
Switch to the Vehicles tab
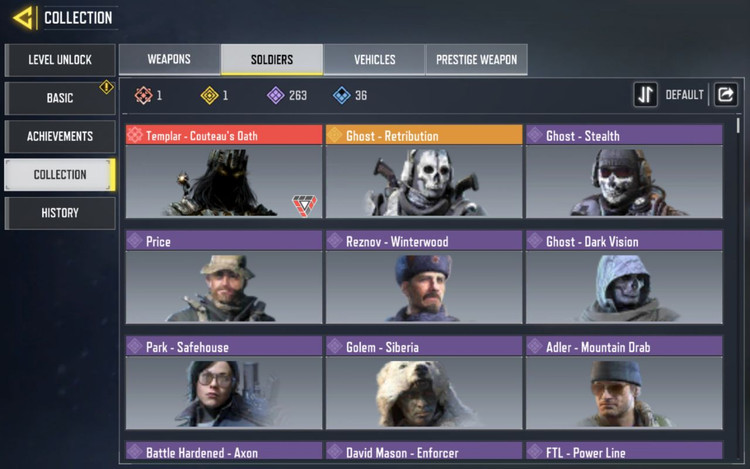tap(374, 60)
